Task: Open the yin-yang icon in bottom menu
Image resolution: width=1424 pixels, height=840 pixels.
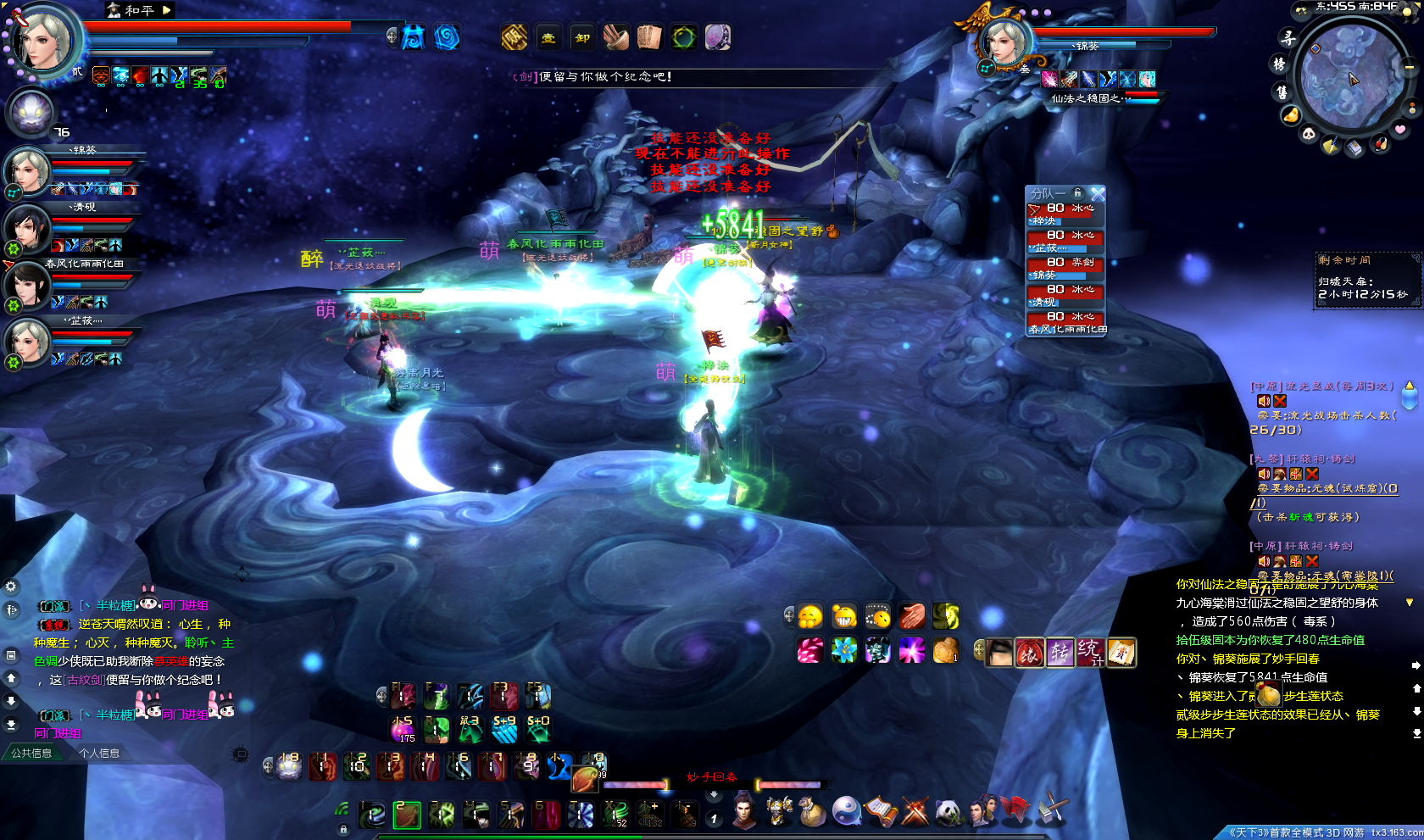Action: coord(846,812)
